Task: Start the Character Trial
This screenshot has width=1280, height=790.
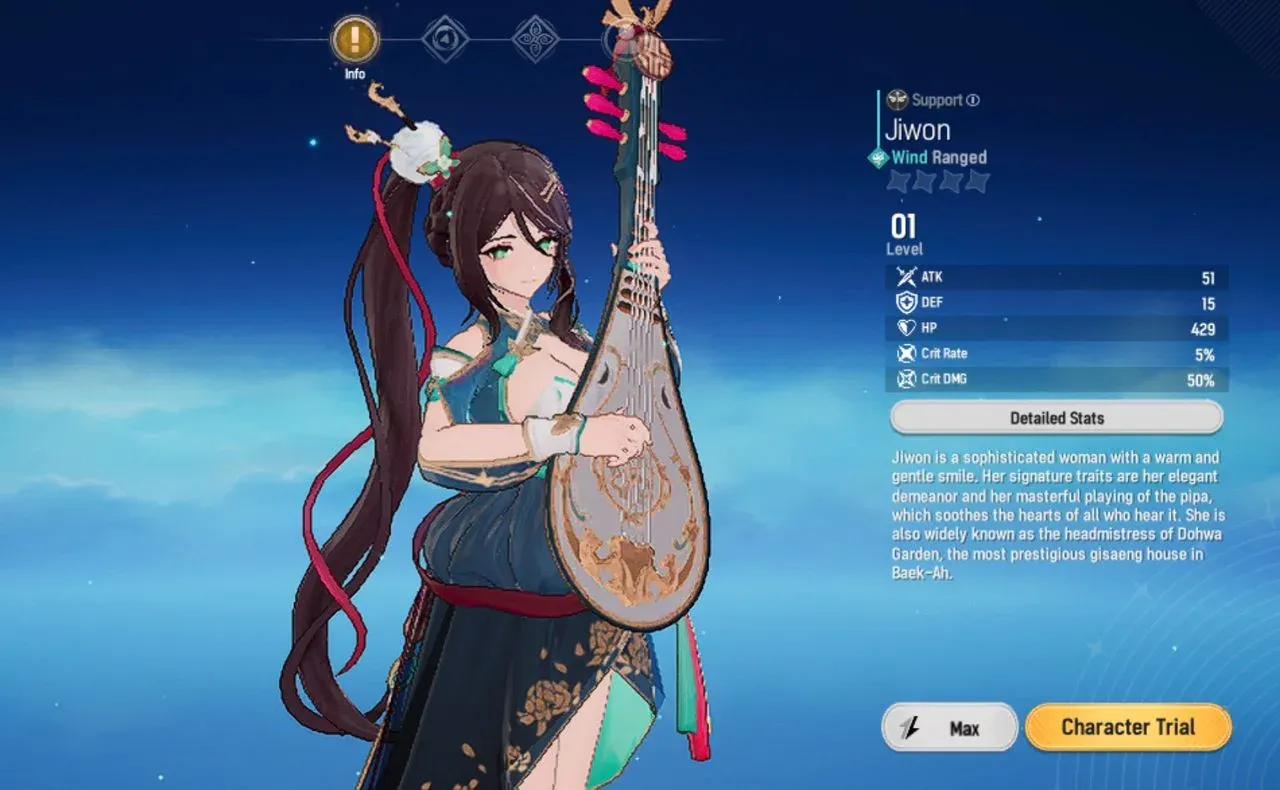Action: pos(1128,727)
